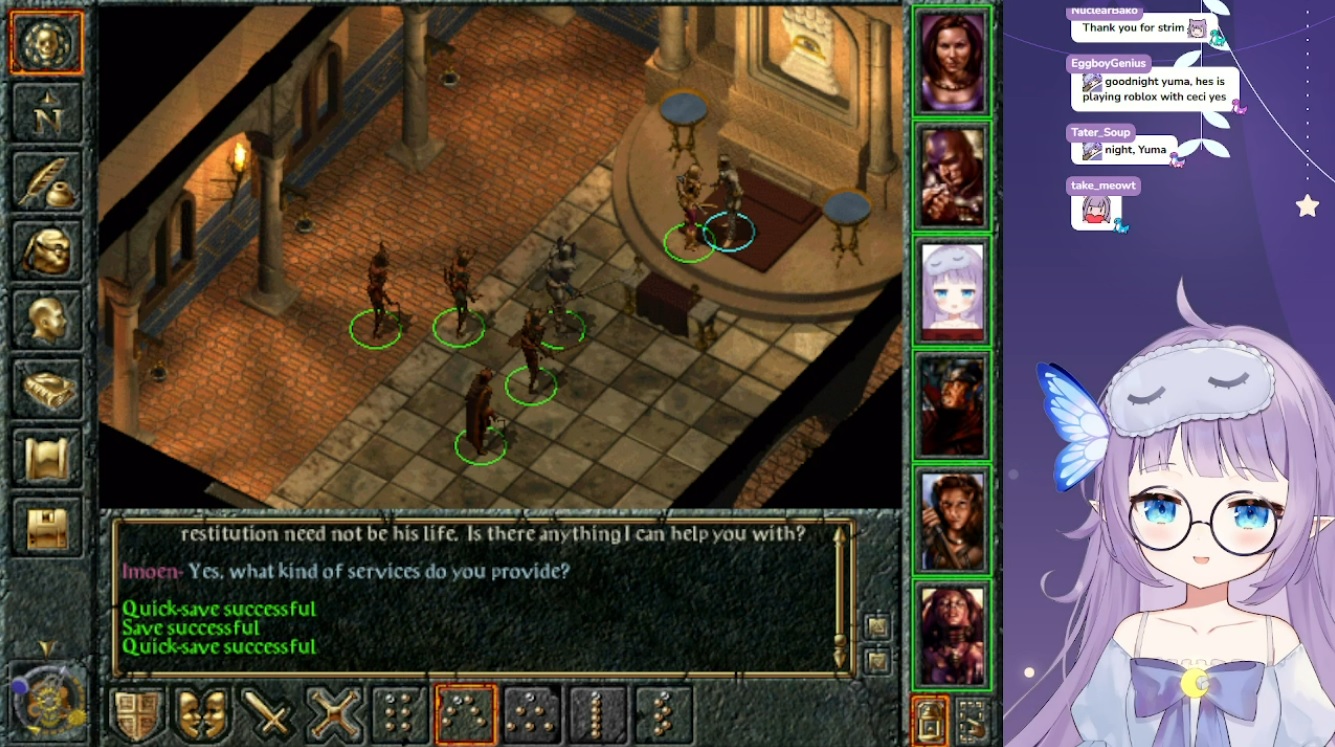This screenshot has height=747, width=1335.
Task: Click the return to game skull button
Action: click(x=47, y=41)
